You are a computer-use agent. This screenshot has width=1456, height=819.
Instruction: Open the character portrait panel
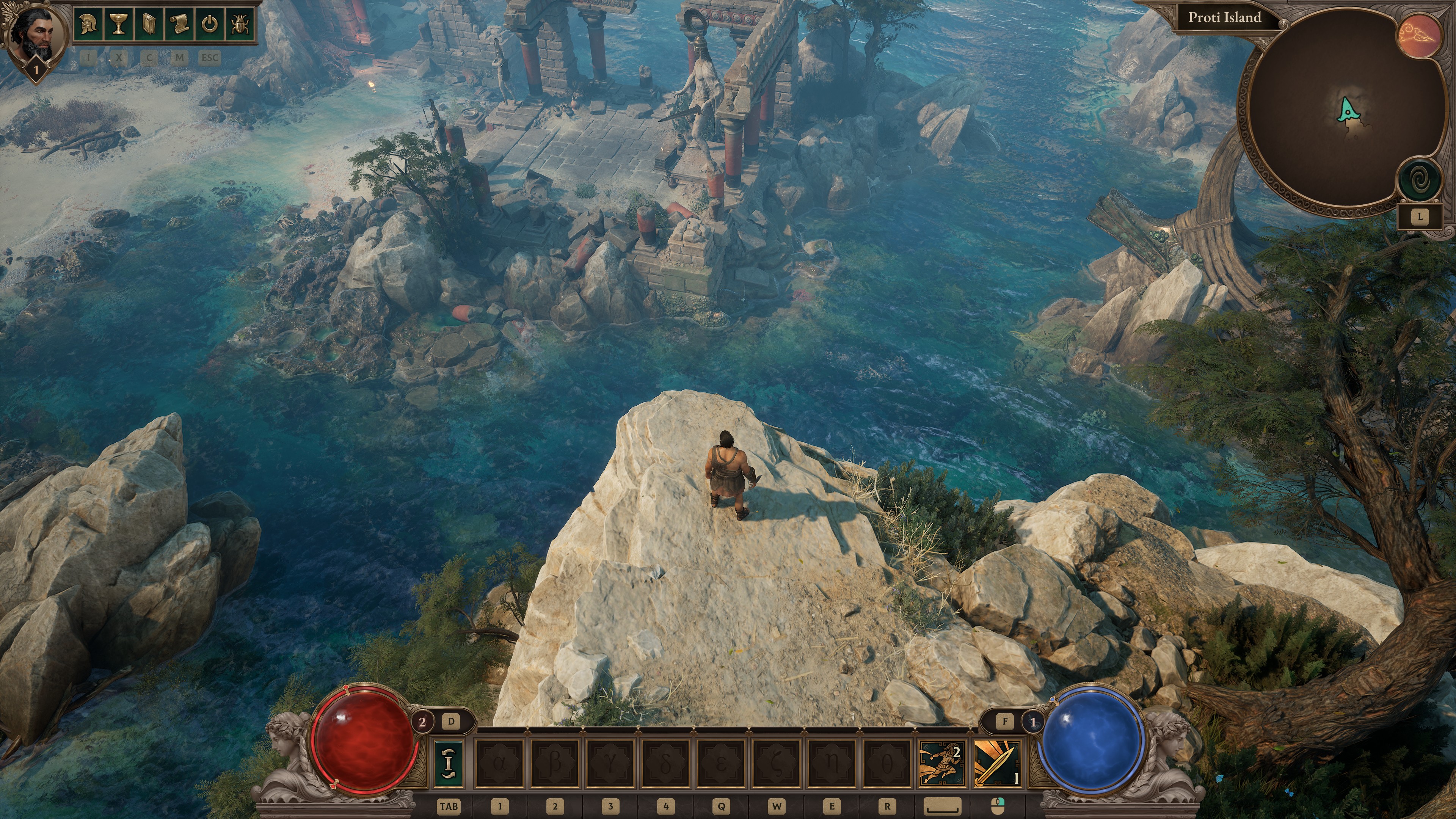click(35, 35)
